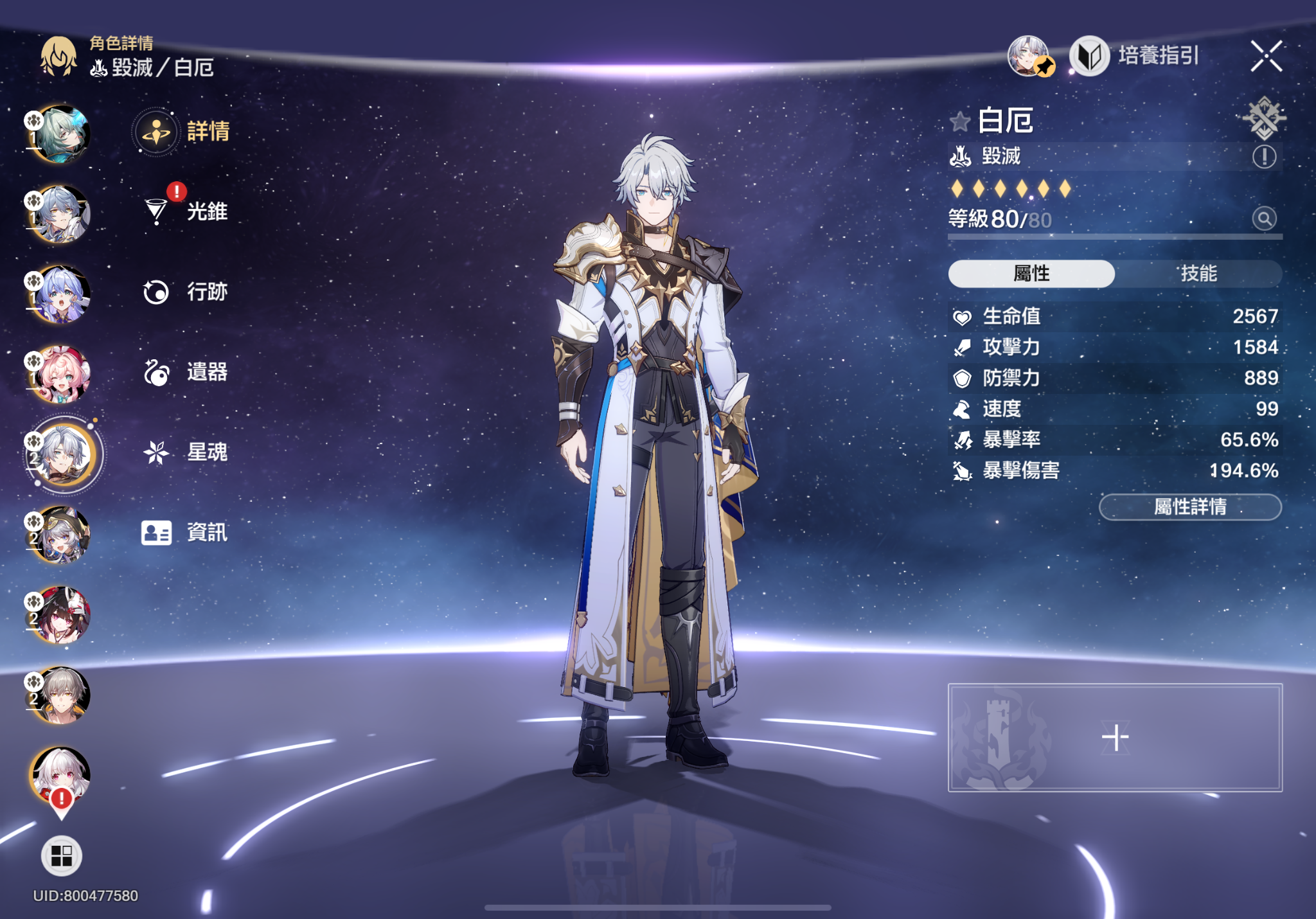
Task: Click the pinned character avatar icon
Action: pos(1029,56)
